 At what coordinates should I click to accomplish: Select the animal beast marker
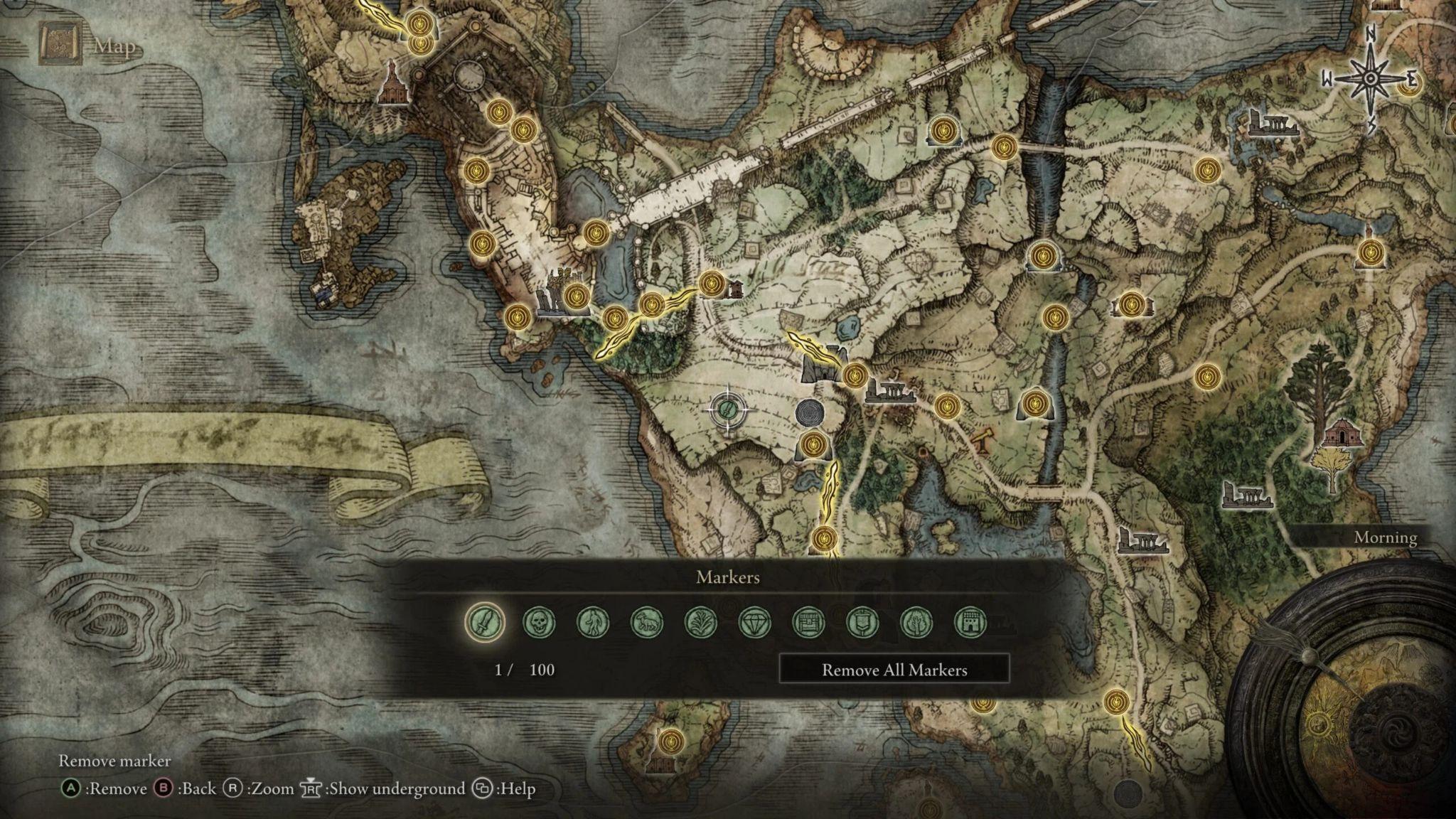coord(647,623)
